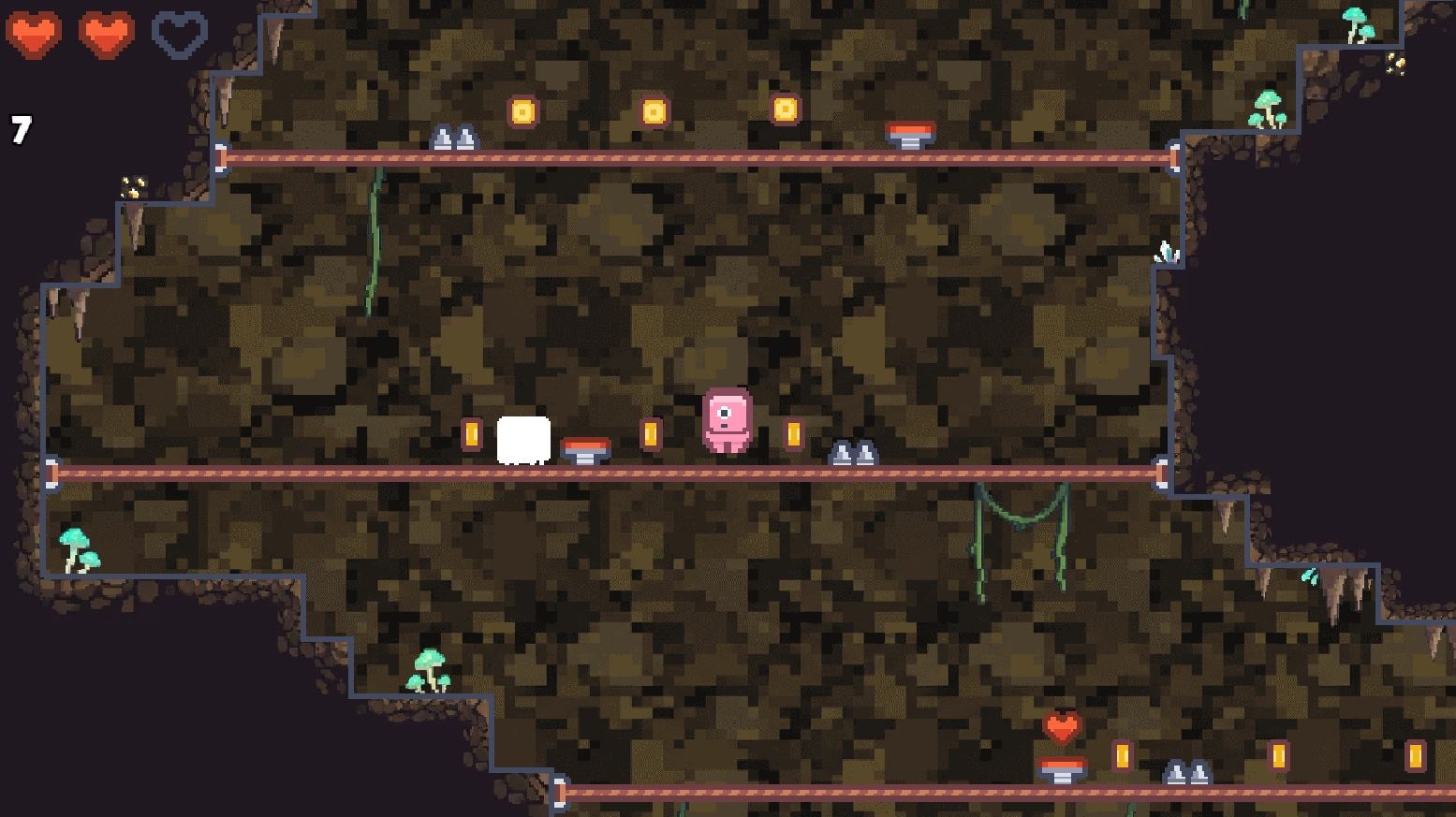Viewport: 1456px width, 817px height.
Task: Collect the rightmost coin on the bottom platform
Action: click(x=1414, y=758)
